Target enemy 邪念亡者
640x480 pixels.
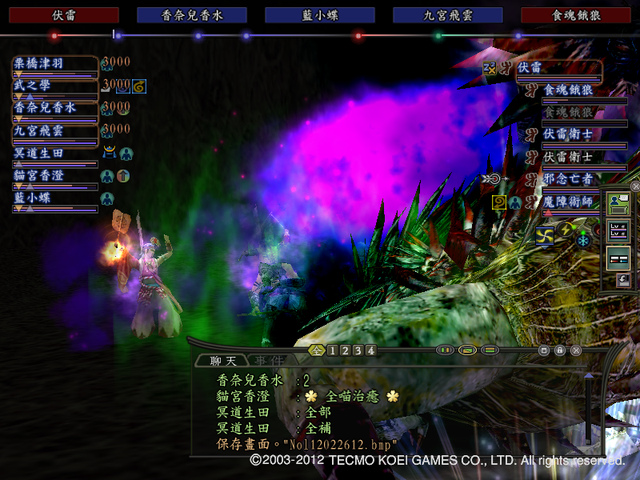coord(570,181)
